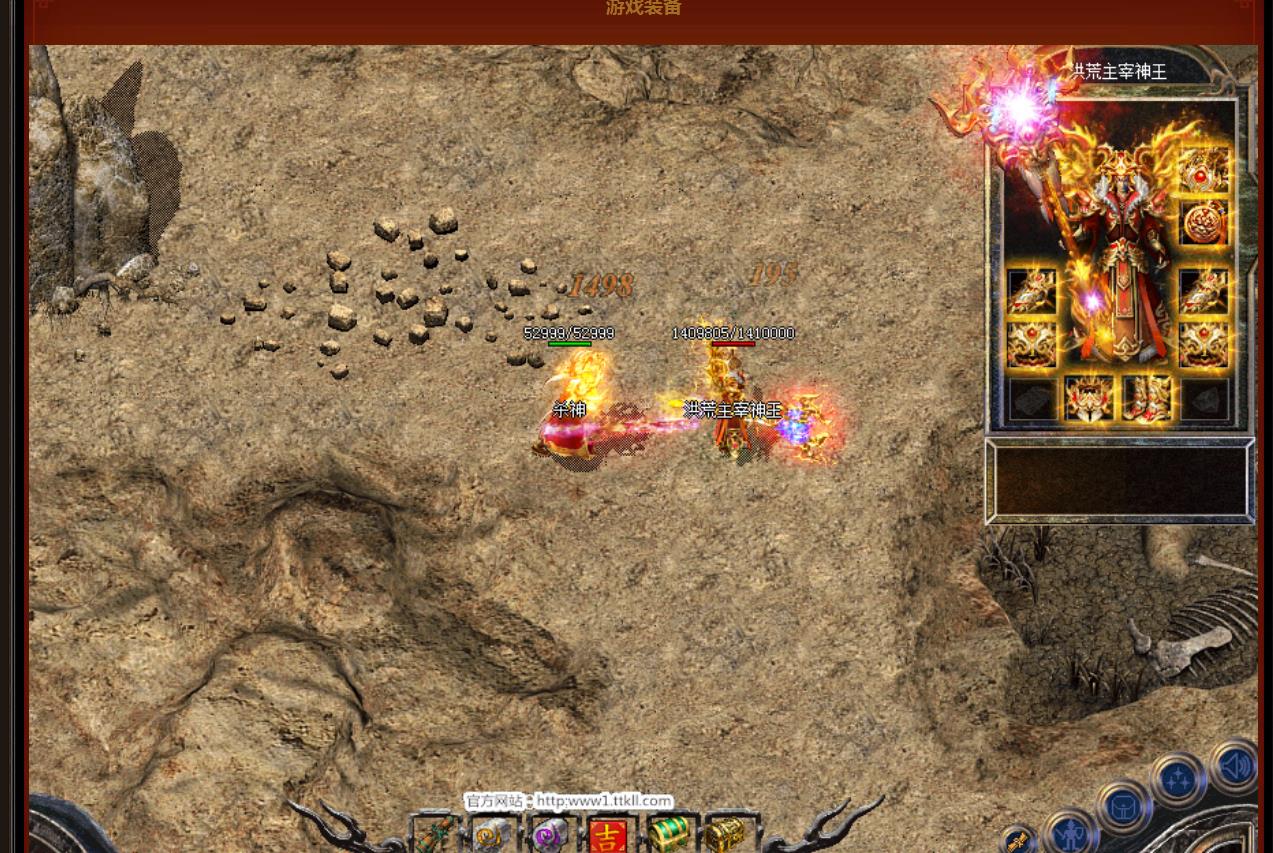This screenshot has height=853, width=1273.
Task: Click the small orange bandage round button
Action: 1017,841
